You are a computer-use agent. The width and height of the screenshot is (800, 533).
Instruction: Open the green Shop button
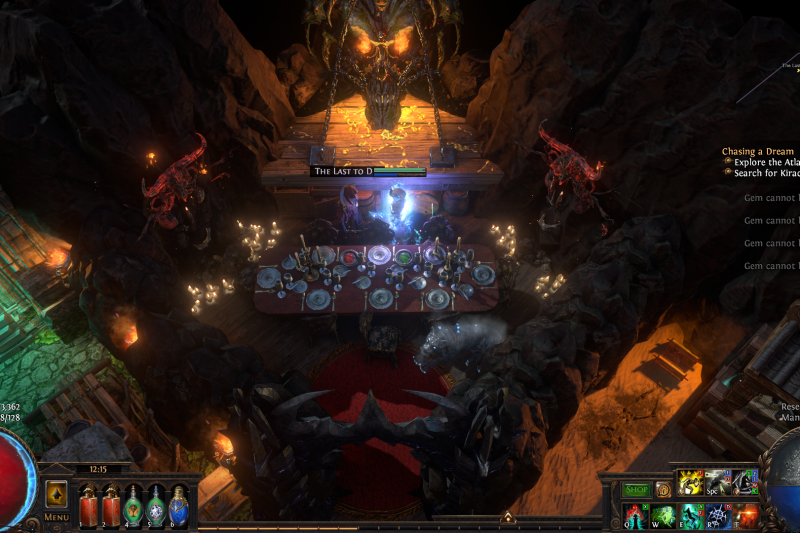637,490
